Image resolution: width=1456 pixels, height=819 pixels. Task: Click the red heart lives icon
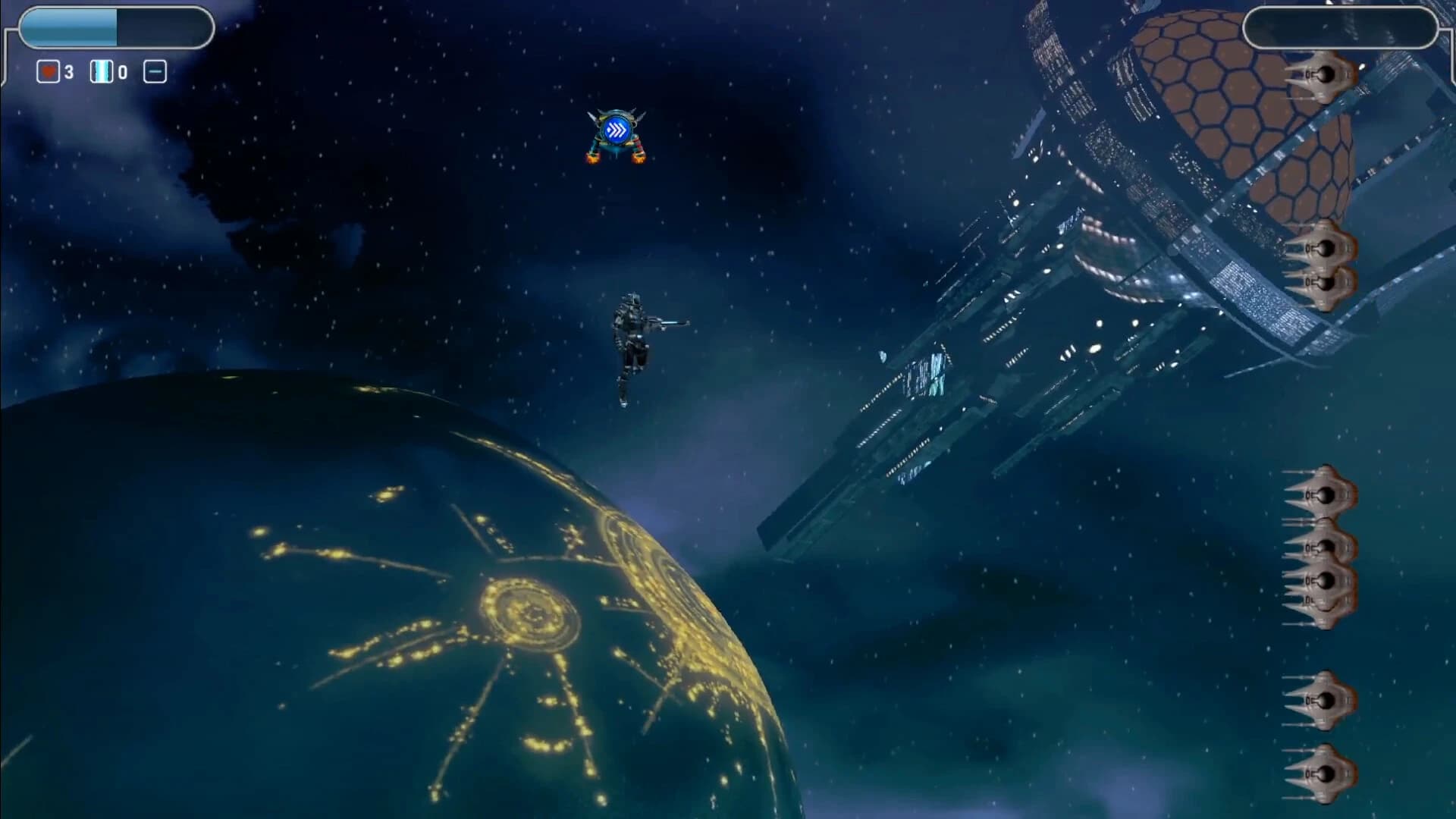pos(47,71)
